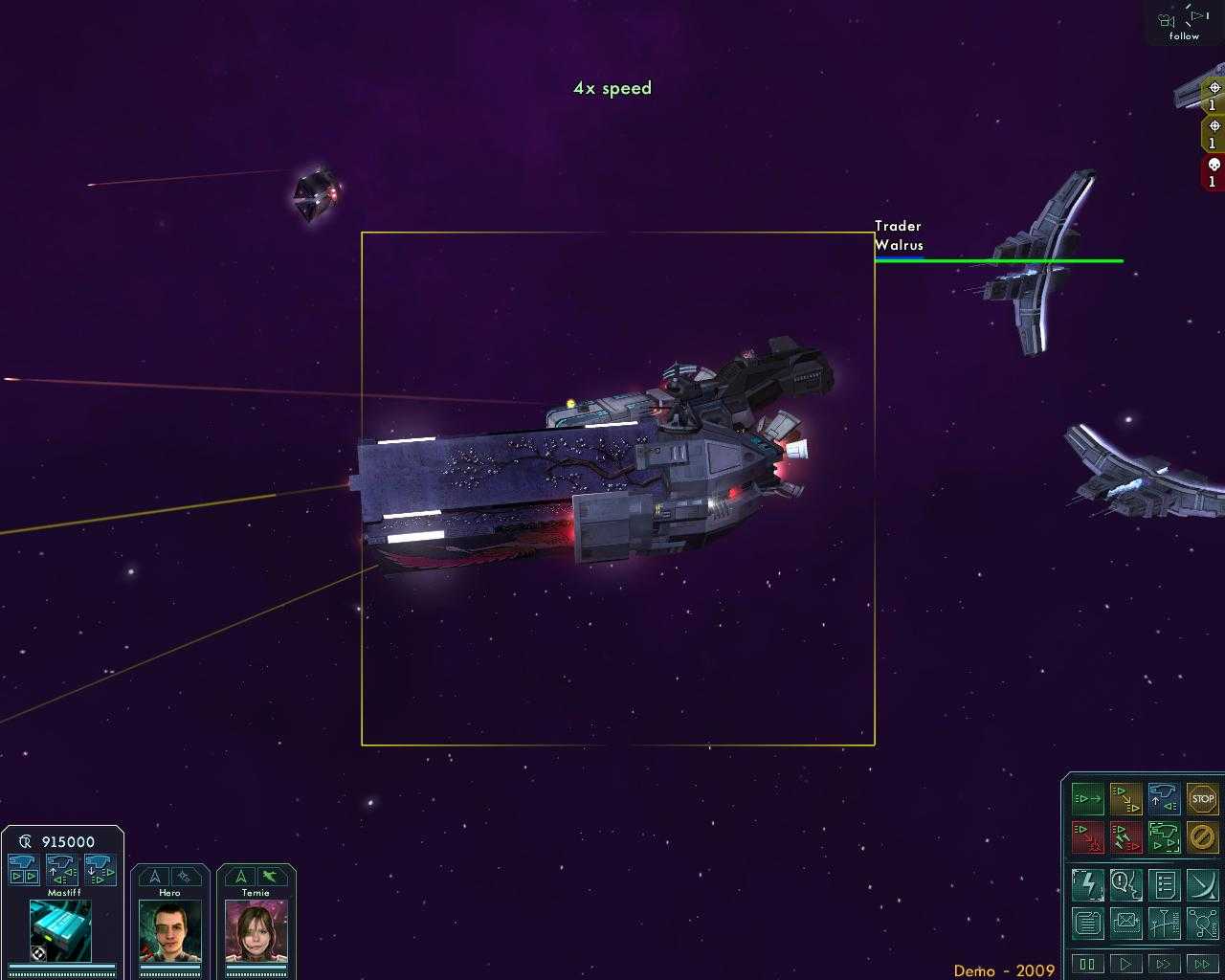Toggle Hero's pilot stance icon
This screenshot has width=1225, height=980.
[154, 876]
